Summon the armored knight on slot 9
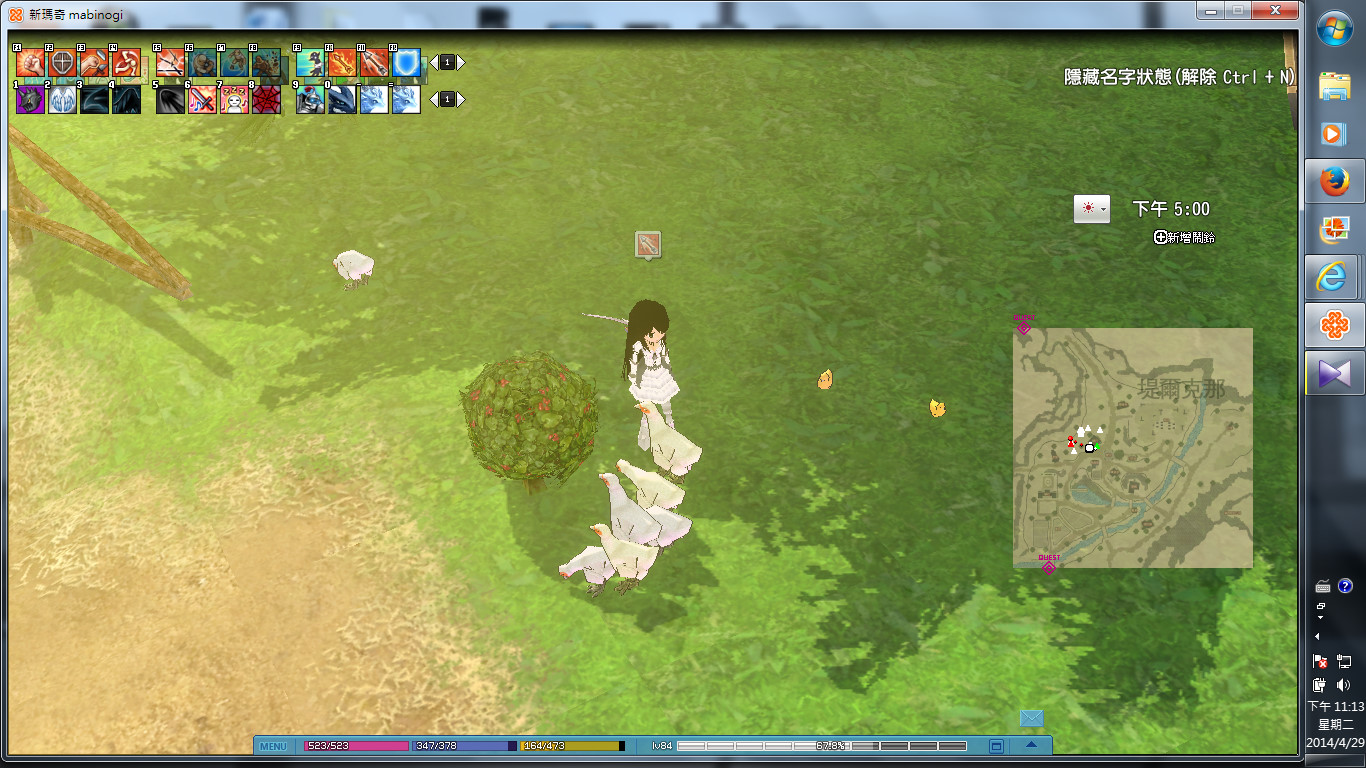 [x=310, y=100]
